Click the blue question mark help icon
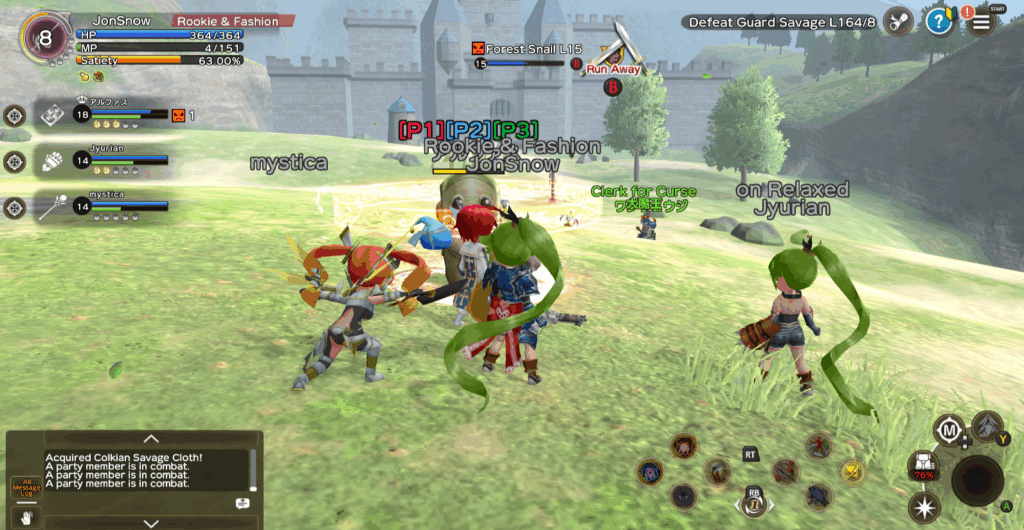The height and width of the screenshot is (530, 1024). 938,21
